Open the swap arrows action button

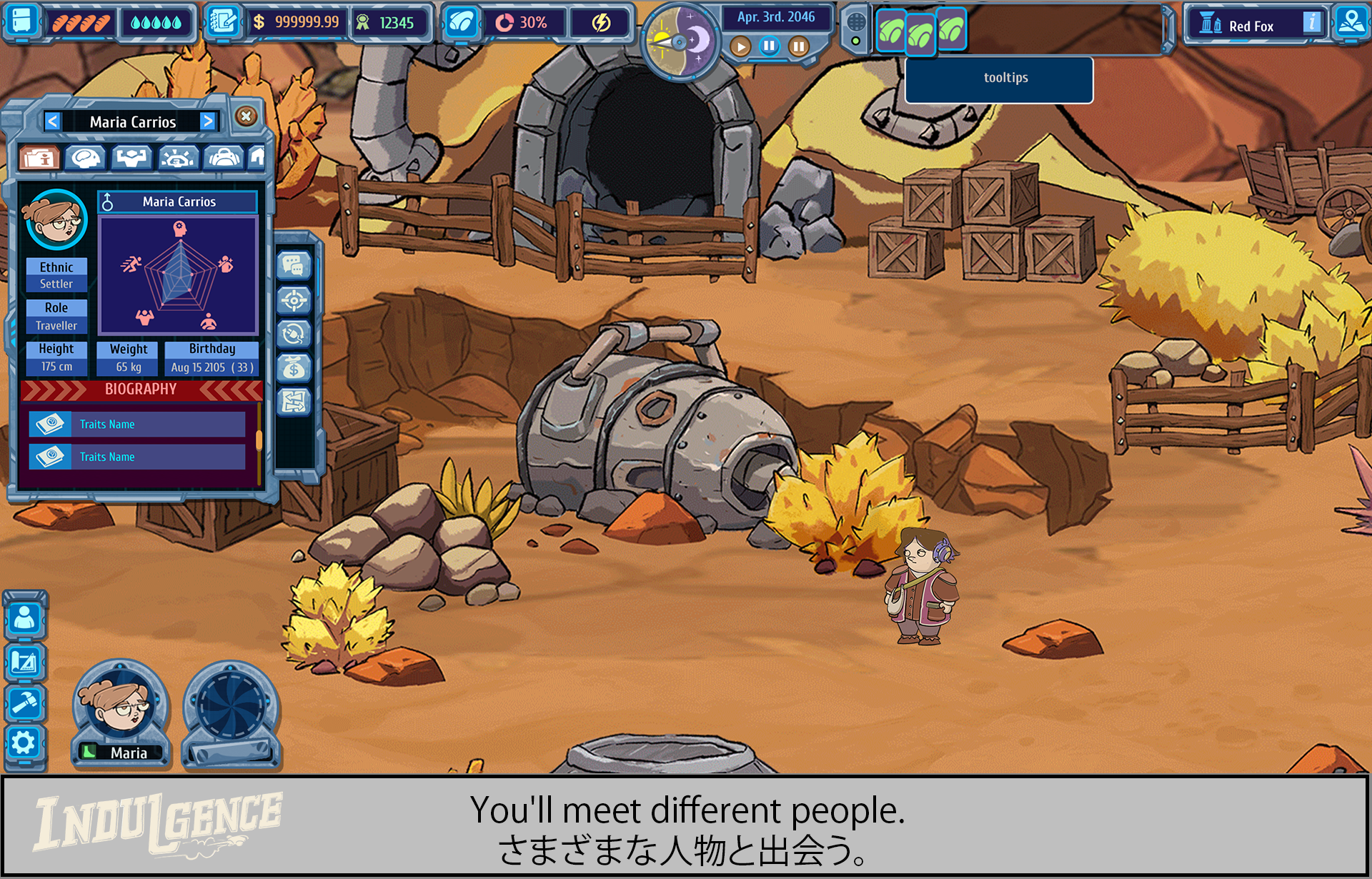click(294, 402)
